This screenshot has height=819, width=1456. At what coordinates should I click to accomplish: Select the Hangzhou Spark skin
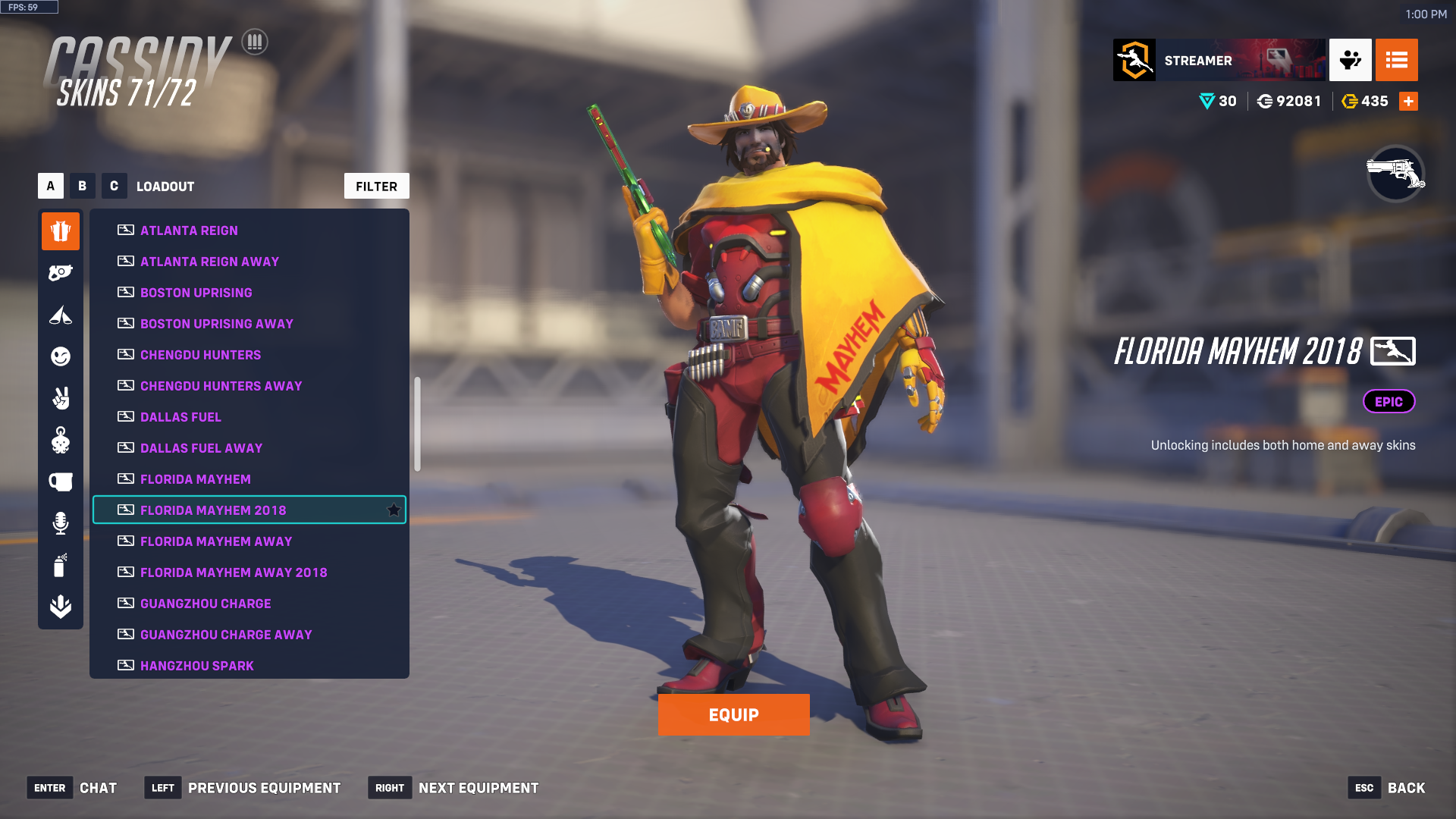pyautogui.click(x=196, y=665)
